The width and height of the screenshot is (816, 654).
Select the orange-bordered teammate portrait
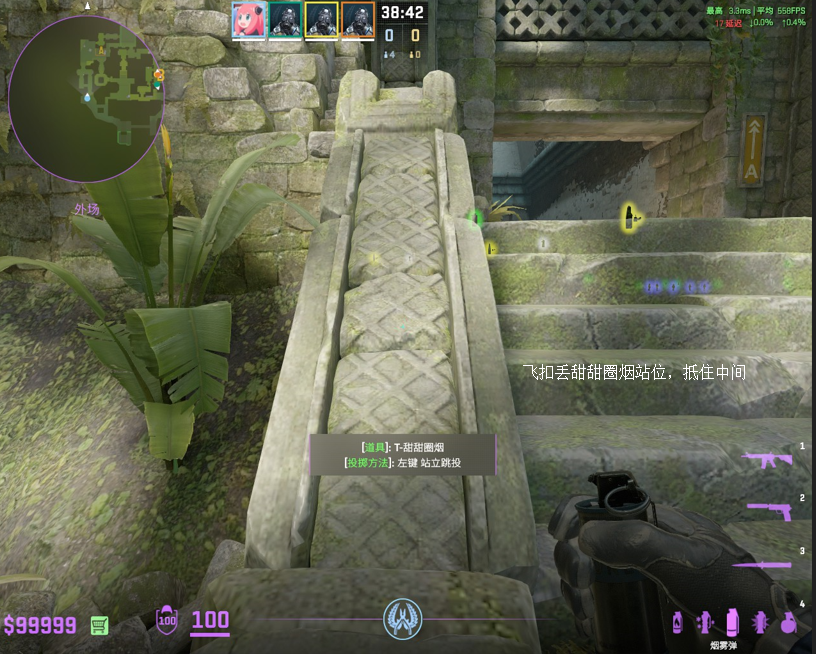point(357,20)
